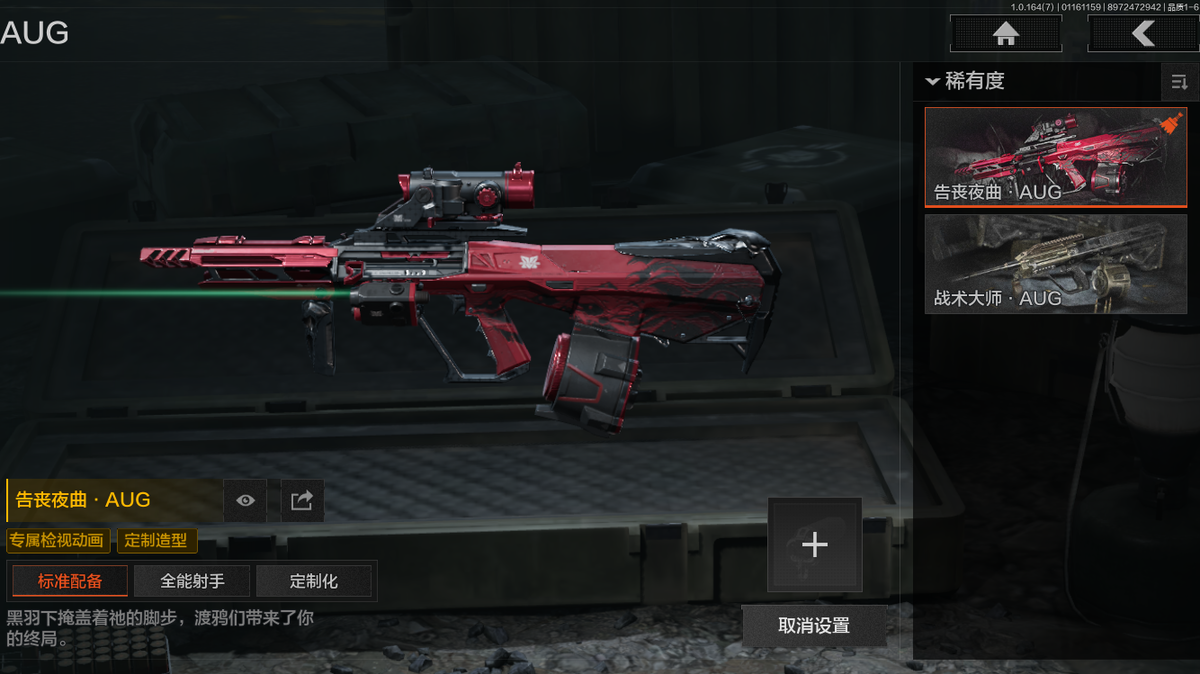Switch to the 标准配备 tab
1200x674 pixels.
(70, 581)
